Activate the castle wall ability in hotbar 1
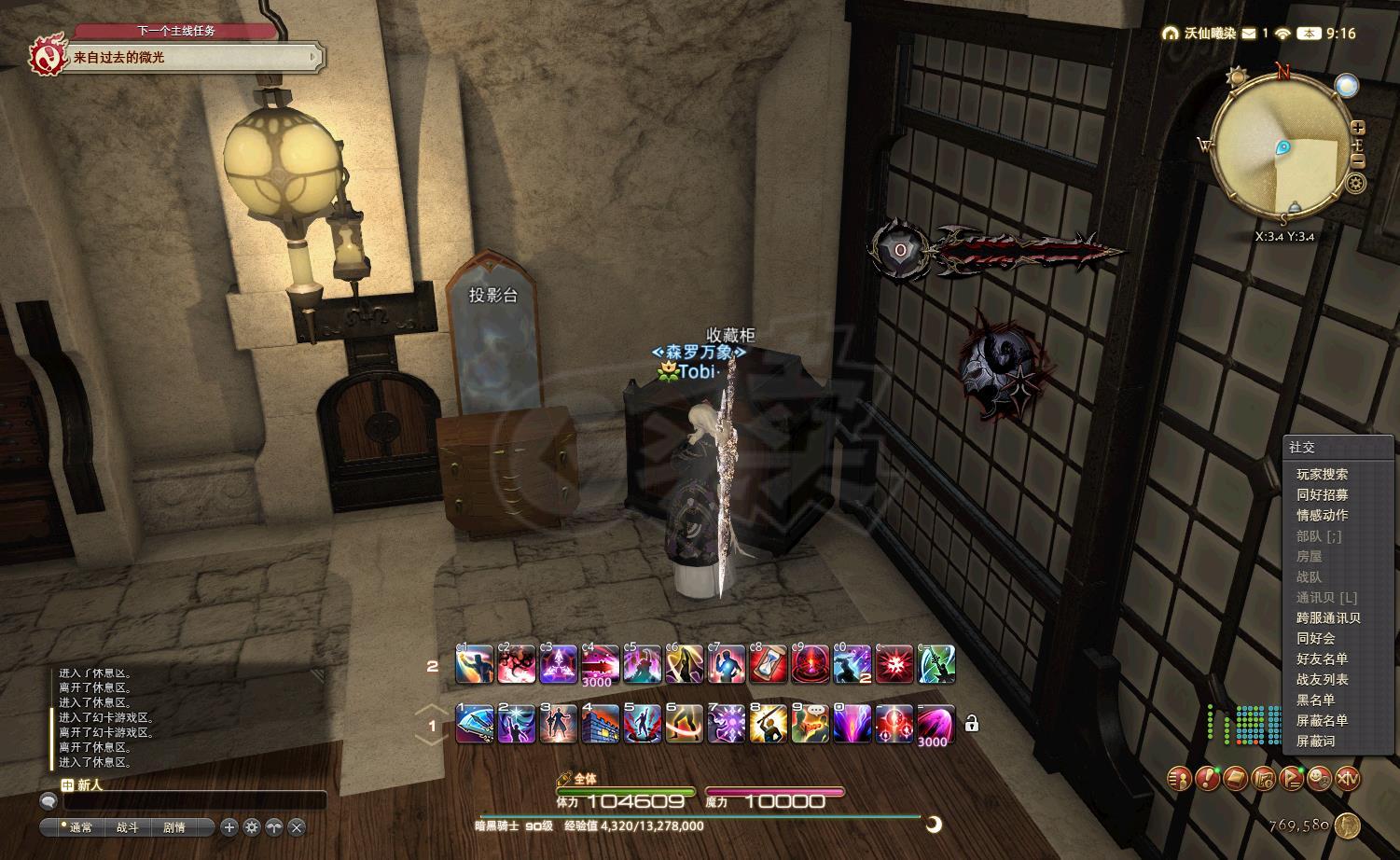Screen dimensions: 1400x860 601,723
